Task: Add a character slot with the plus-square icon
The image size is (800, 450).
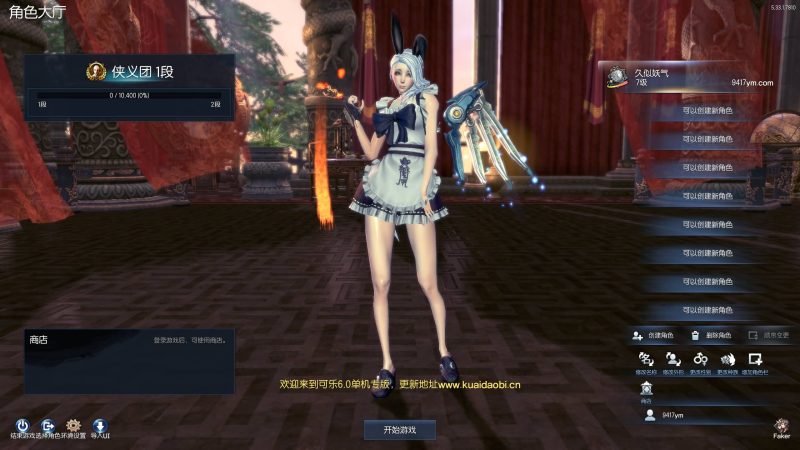Action: click(x=757, y=360)
